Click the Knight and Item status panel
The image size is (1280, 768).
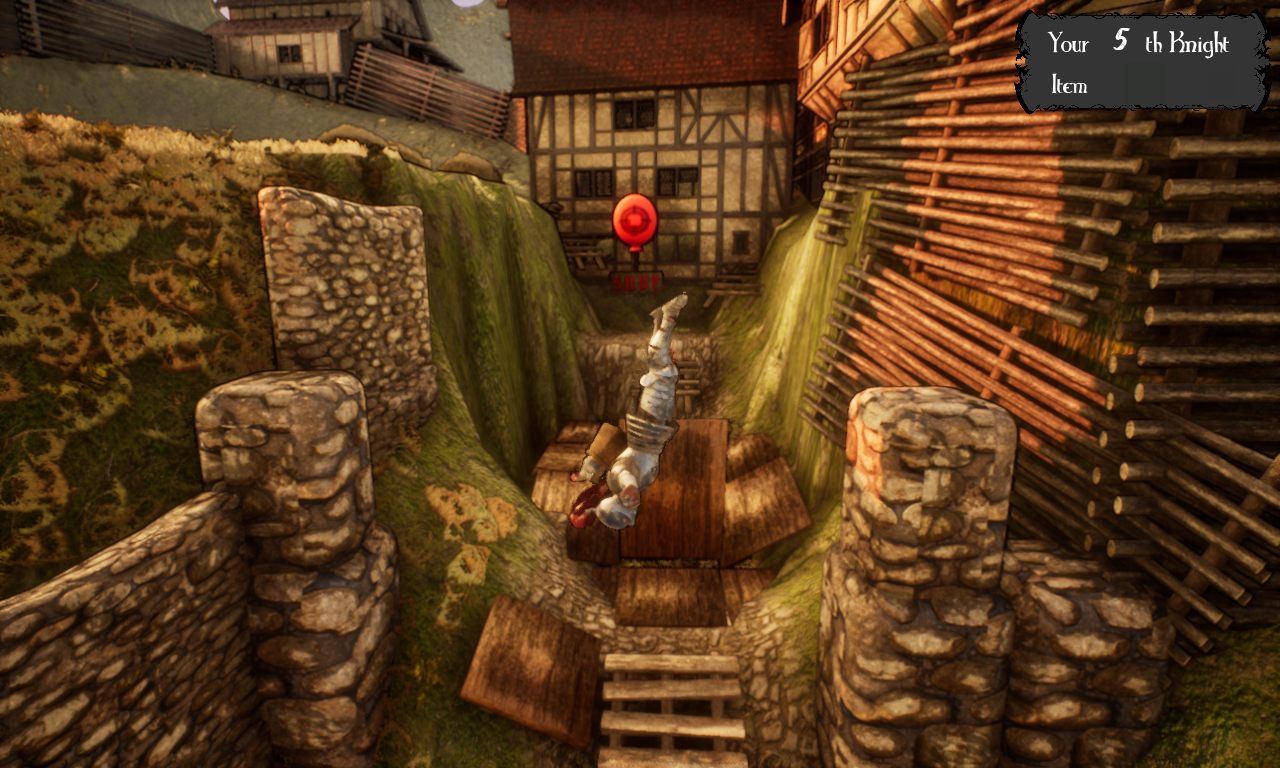[1142, 62]
